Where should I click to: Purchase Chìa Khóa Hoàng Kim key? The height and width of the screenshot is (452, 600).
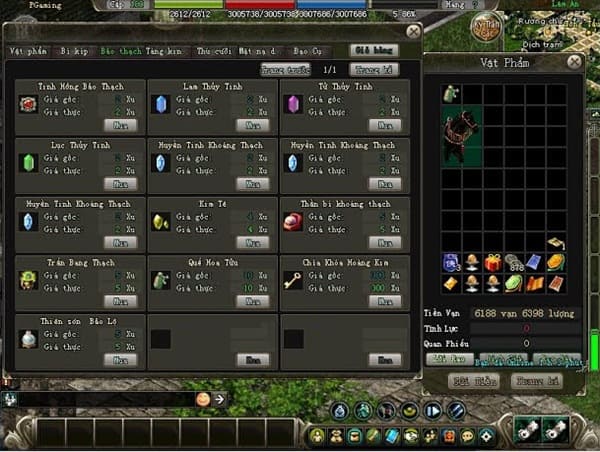pos(385,301)
